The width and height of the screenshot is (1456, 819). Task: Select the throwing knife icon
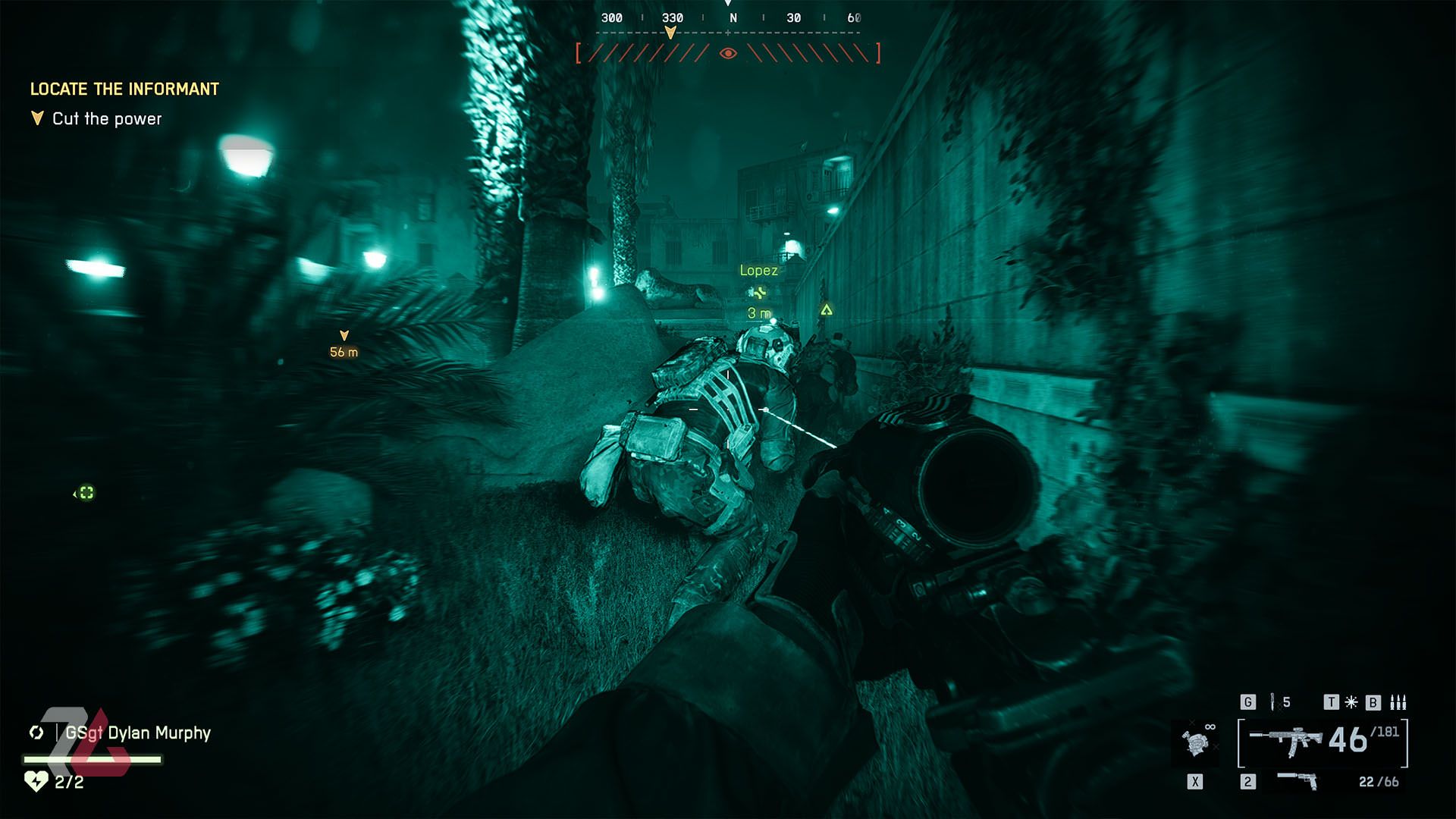(1273, 702)
